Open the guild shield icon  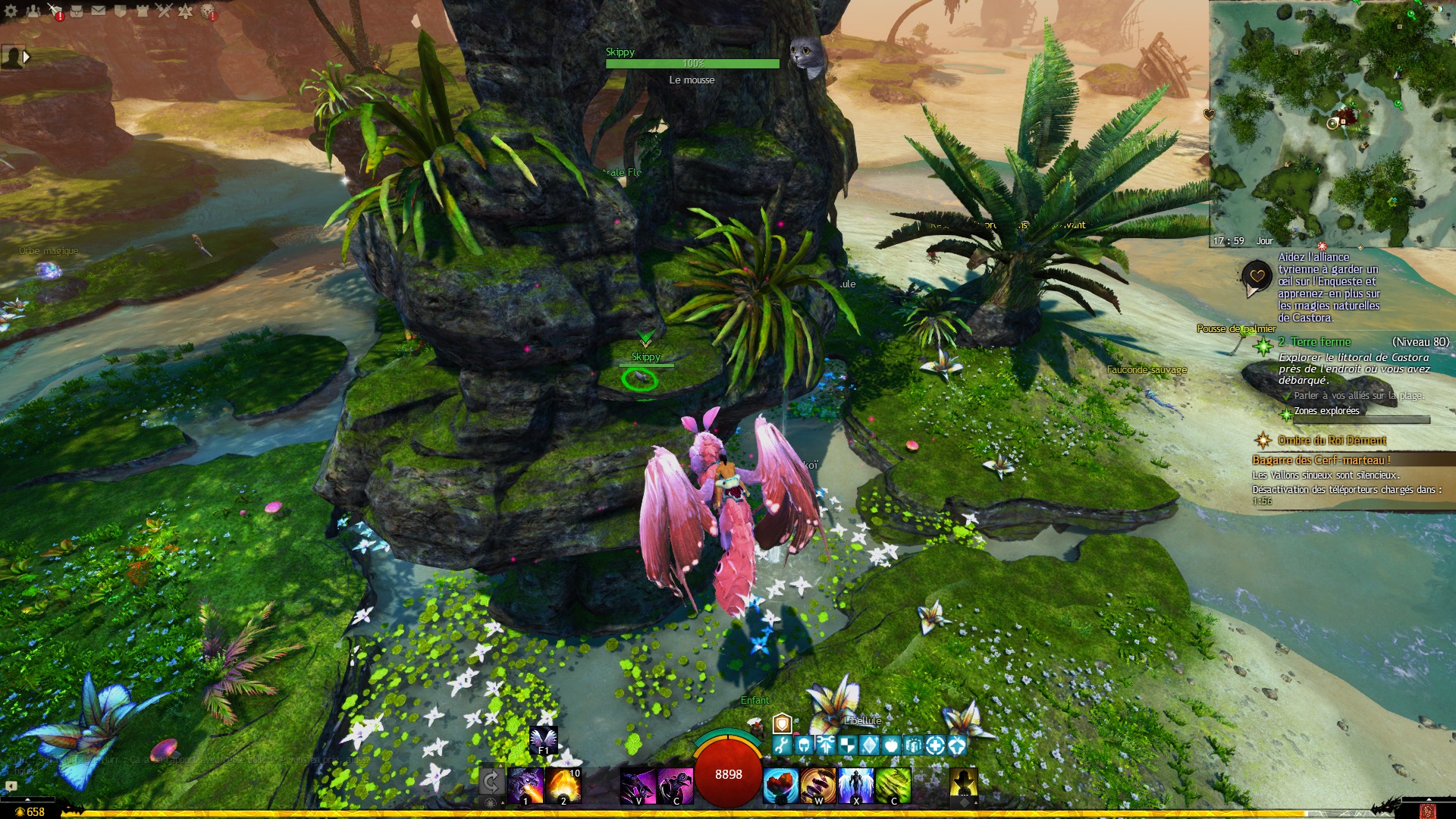tap(120, 11)
